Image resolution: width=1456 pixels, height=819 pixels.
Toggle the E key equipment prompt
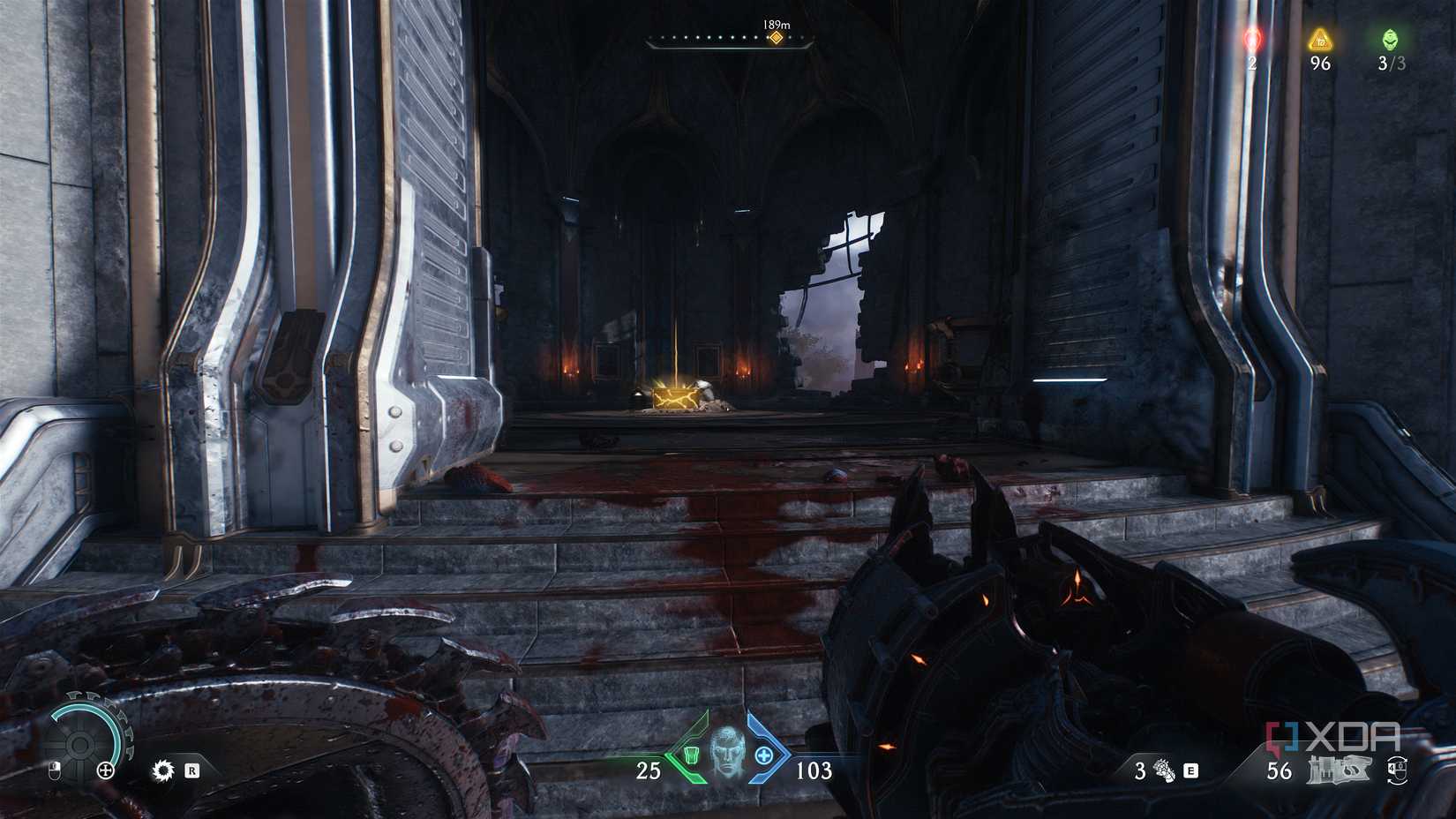coord(1190,771)
